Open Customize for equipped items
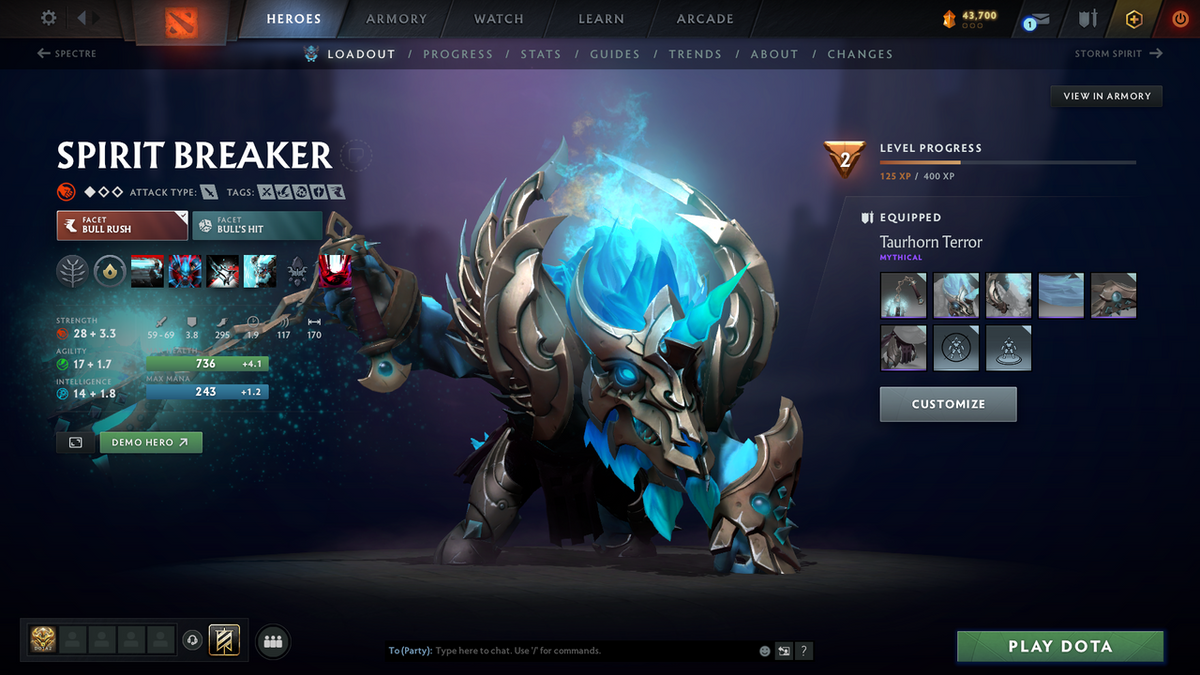This screenshot has width=1200, height=675. click(x=948, y=404)
